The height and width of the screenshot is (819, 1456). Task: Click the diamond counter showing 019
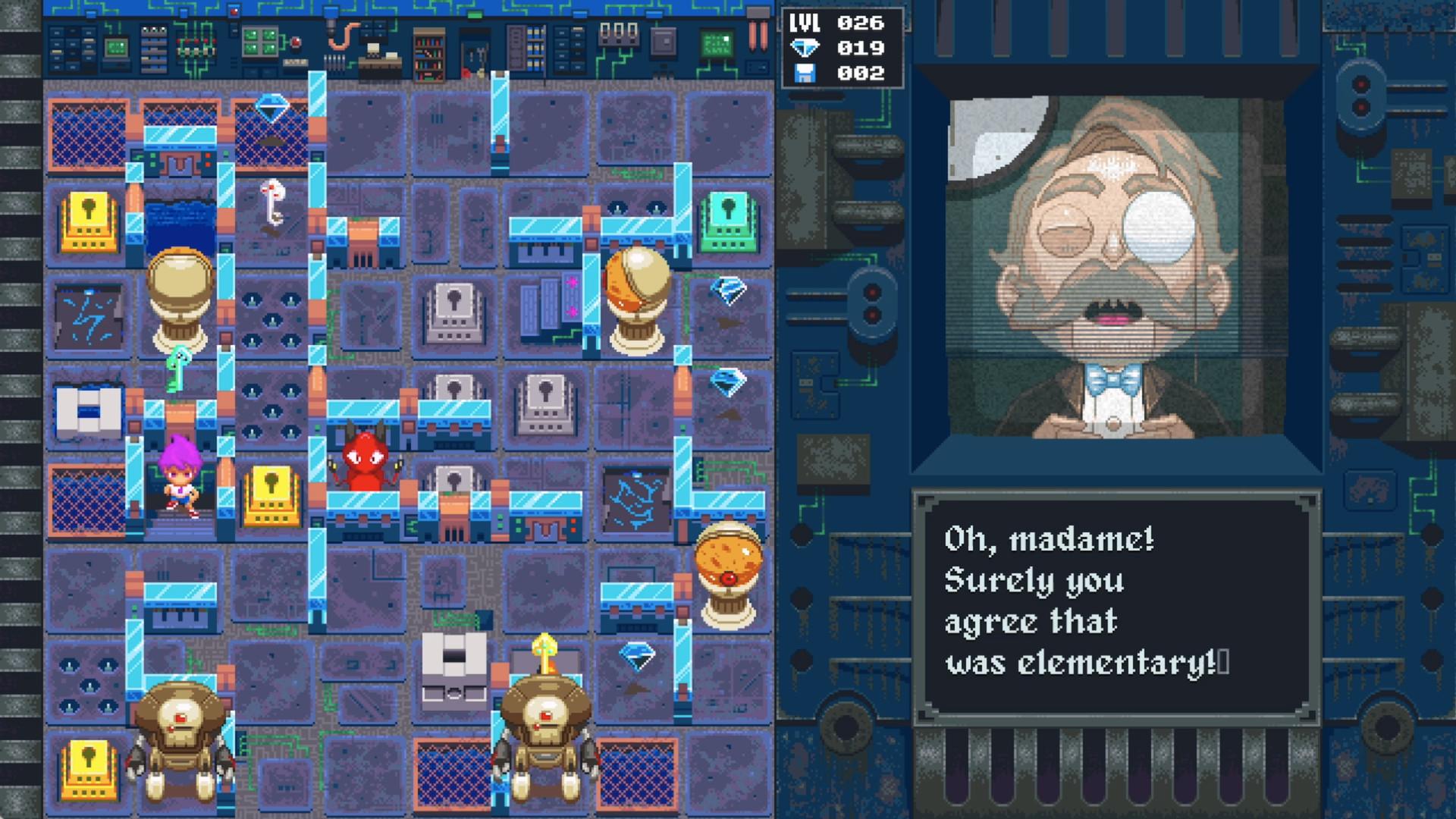(x=839, y=47)
